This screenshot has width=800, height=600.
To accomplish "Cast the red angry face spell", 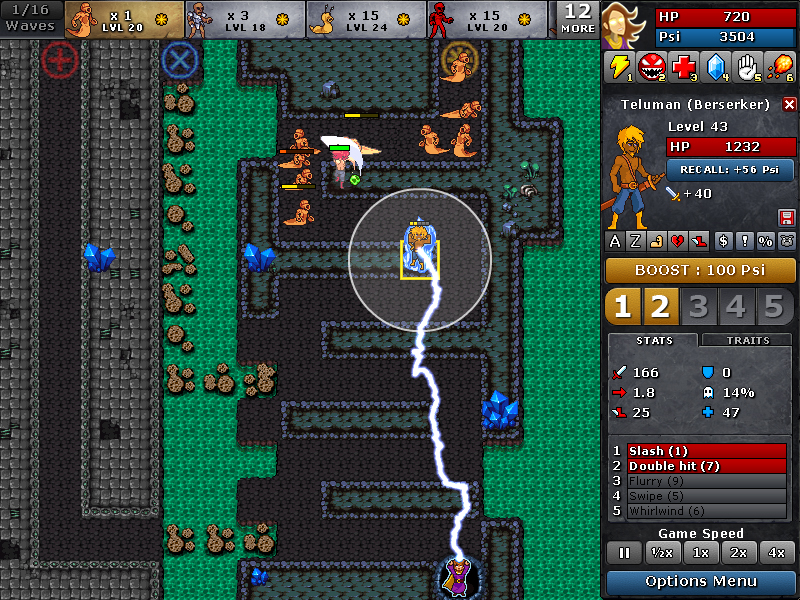I will coord(652,67).
